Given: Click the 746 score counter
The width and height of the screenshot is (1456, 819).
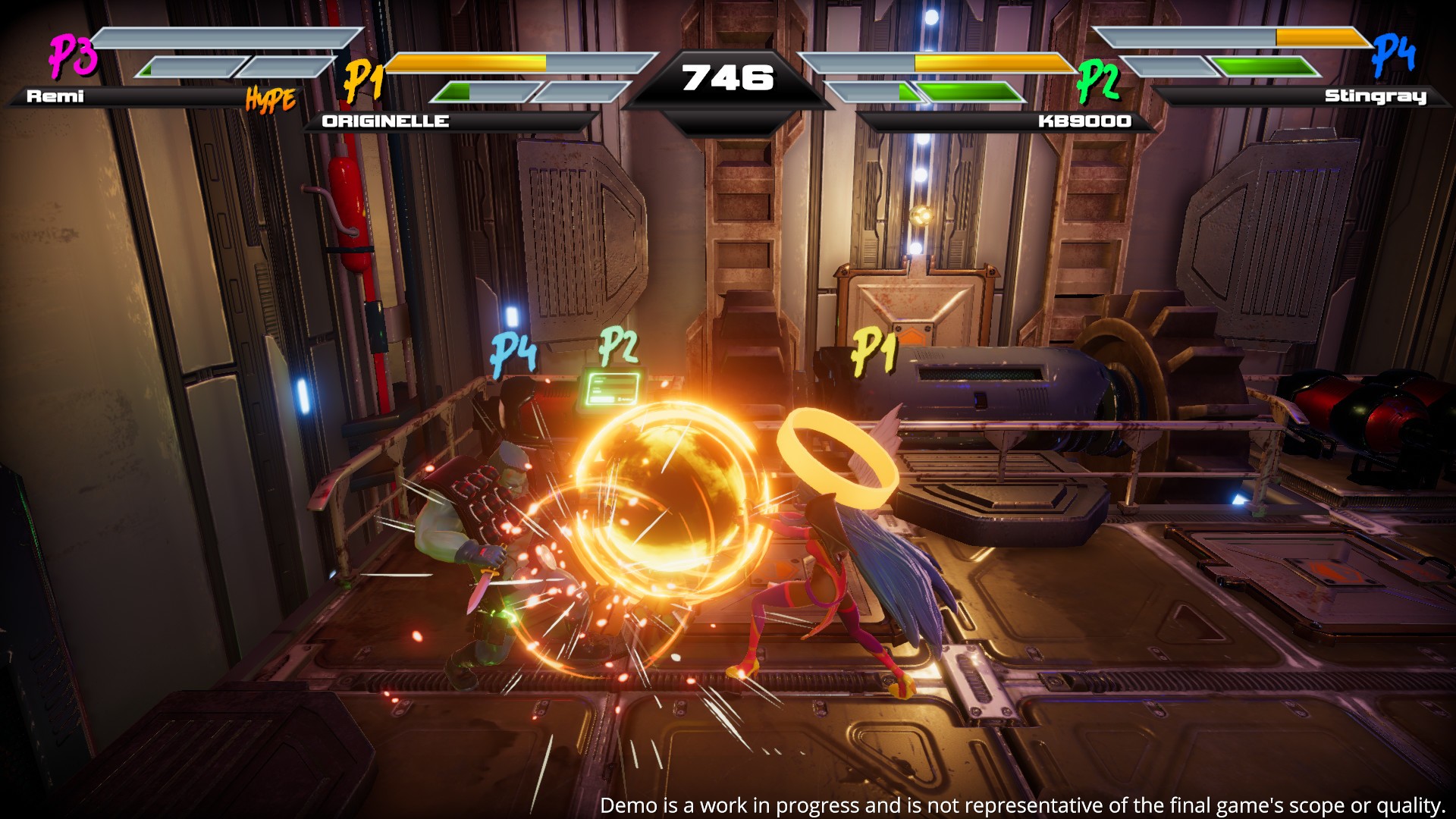Looking at the screenshot, I should [728, 76].
